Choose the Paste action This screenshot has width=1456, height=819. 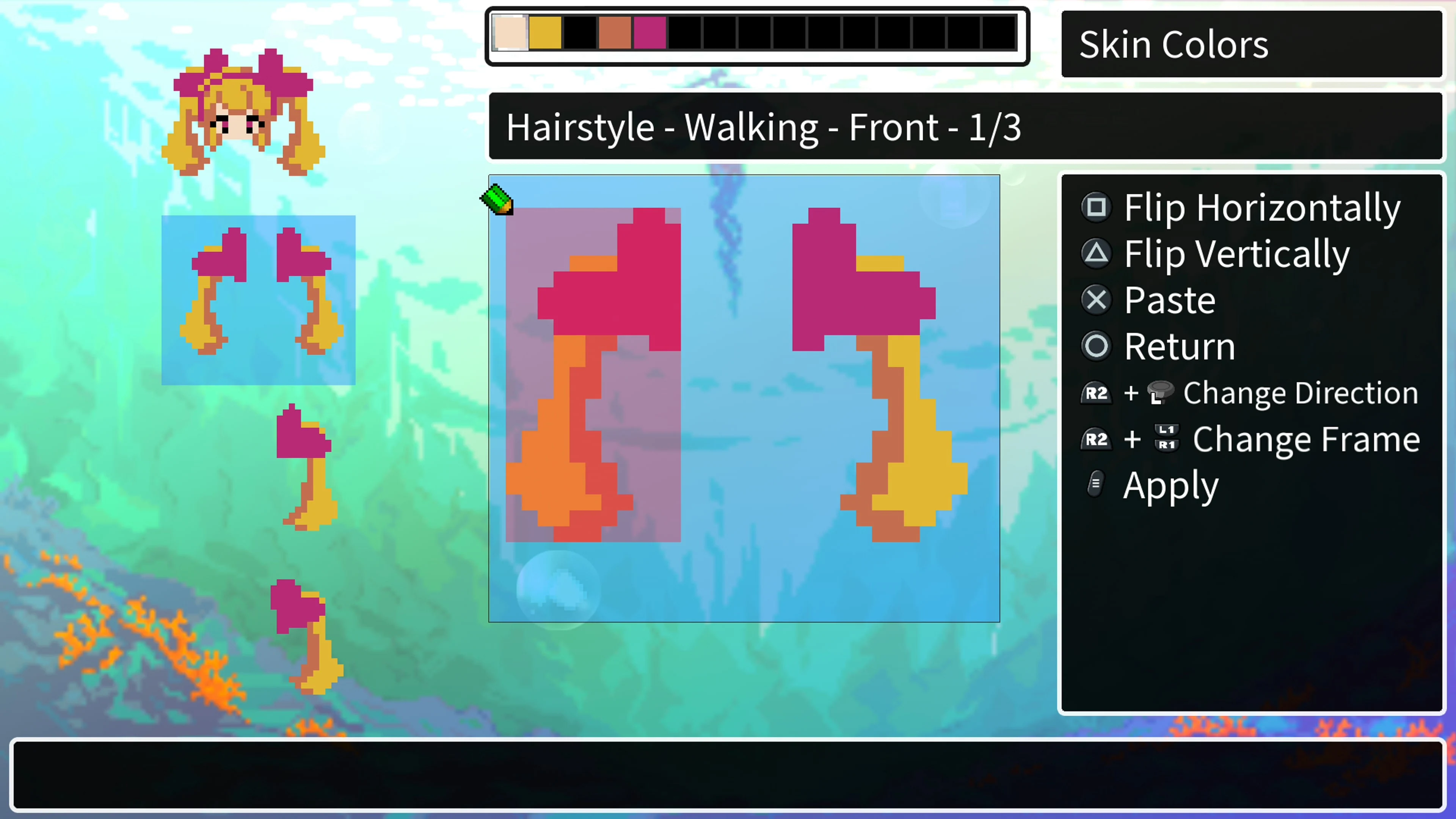click(1169, 300)
